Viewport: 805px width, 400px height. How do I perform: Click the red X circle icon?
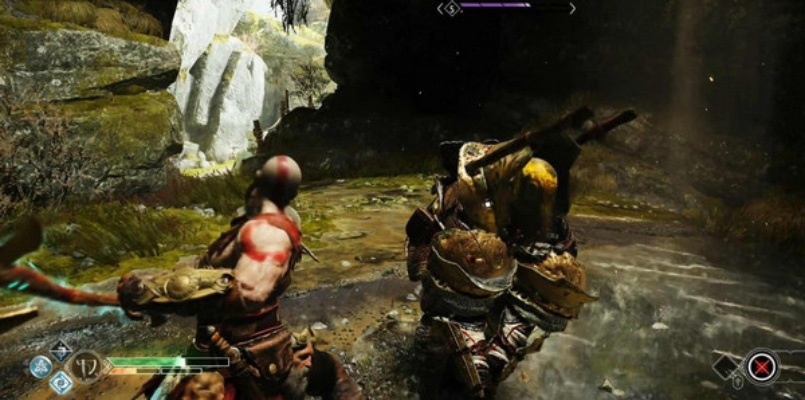tap(763, 366)
